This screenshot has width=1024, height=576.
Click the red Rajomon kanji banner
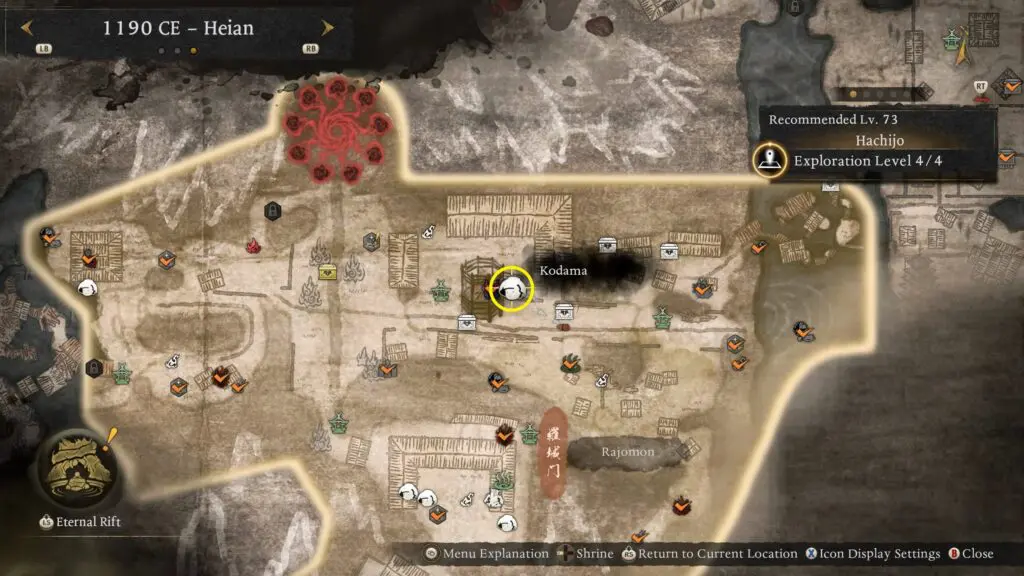click(555, 452)
